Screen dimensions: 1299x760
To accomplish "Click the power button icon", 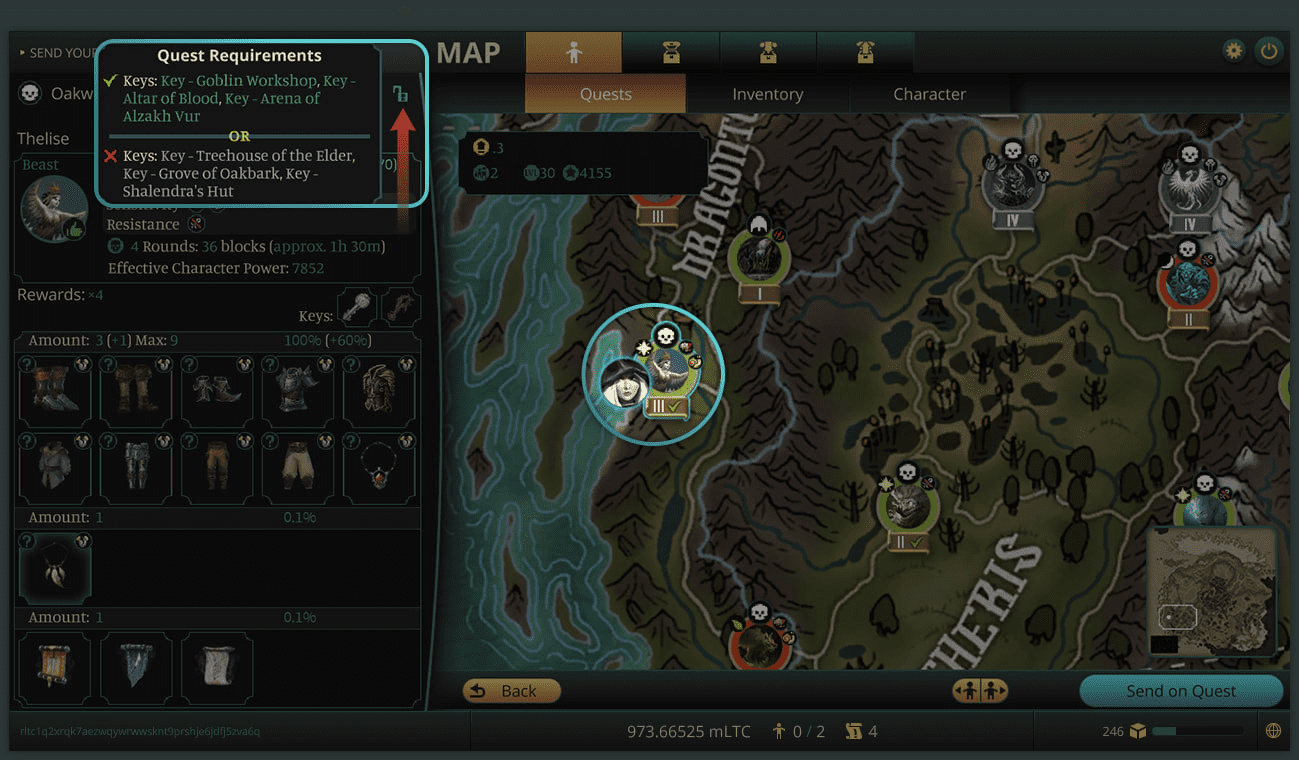I will (1269, 51).
